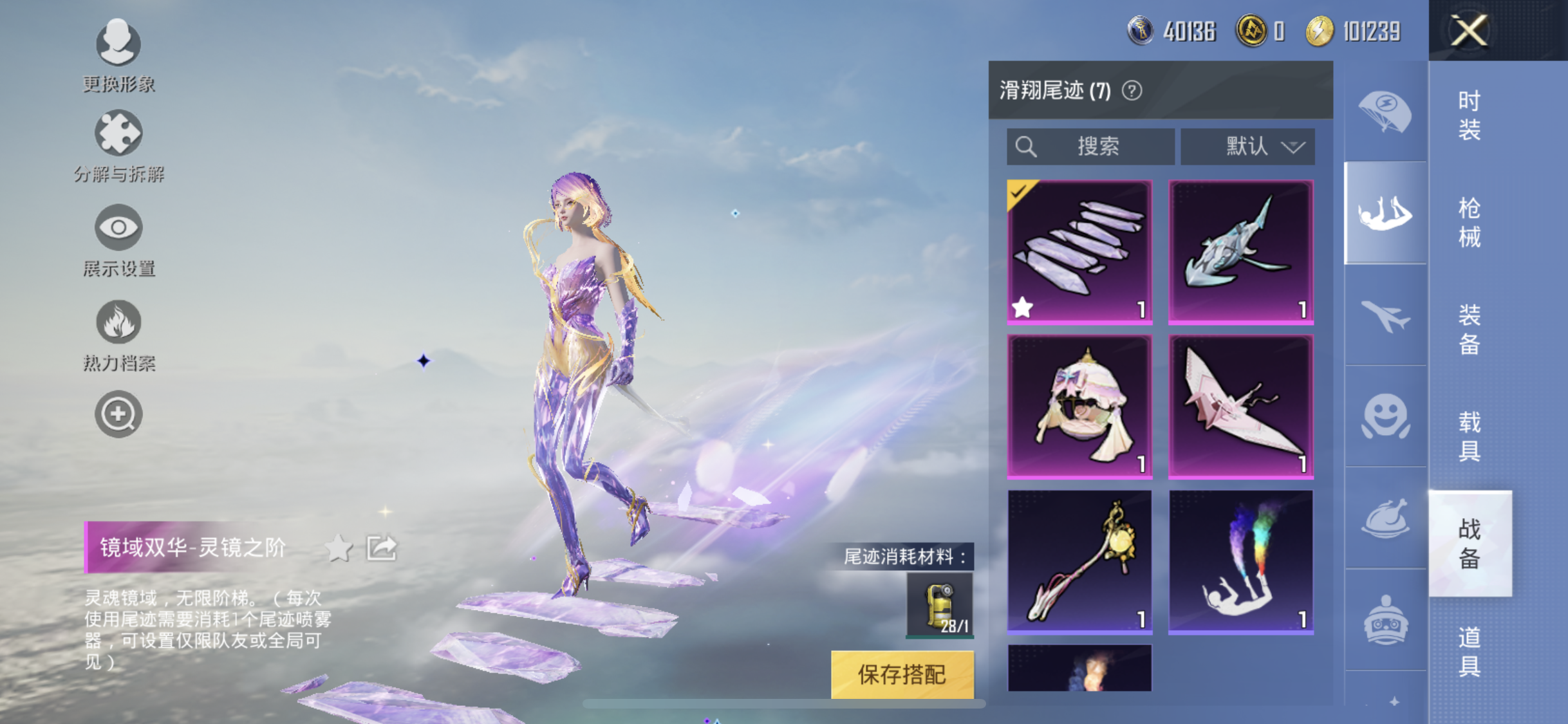Image resolution: width=1568 pixels, height=724 pixels.
Task: Pick the rainbow smoke skydiver trail
Action: pyautogui.click(x=1240, y=562)
